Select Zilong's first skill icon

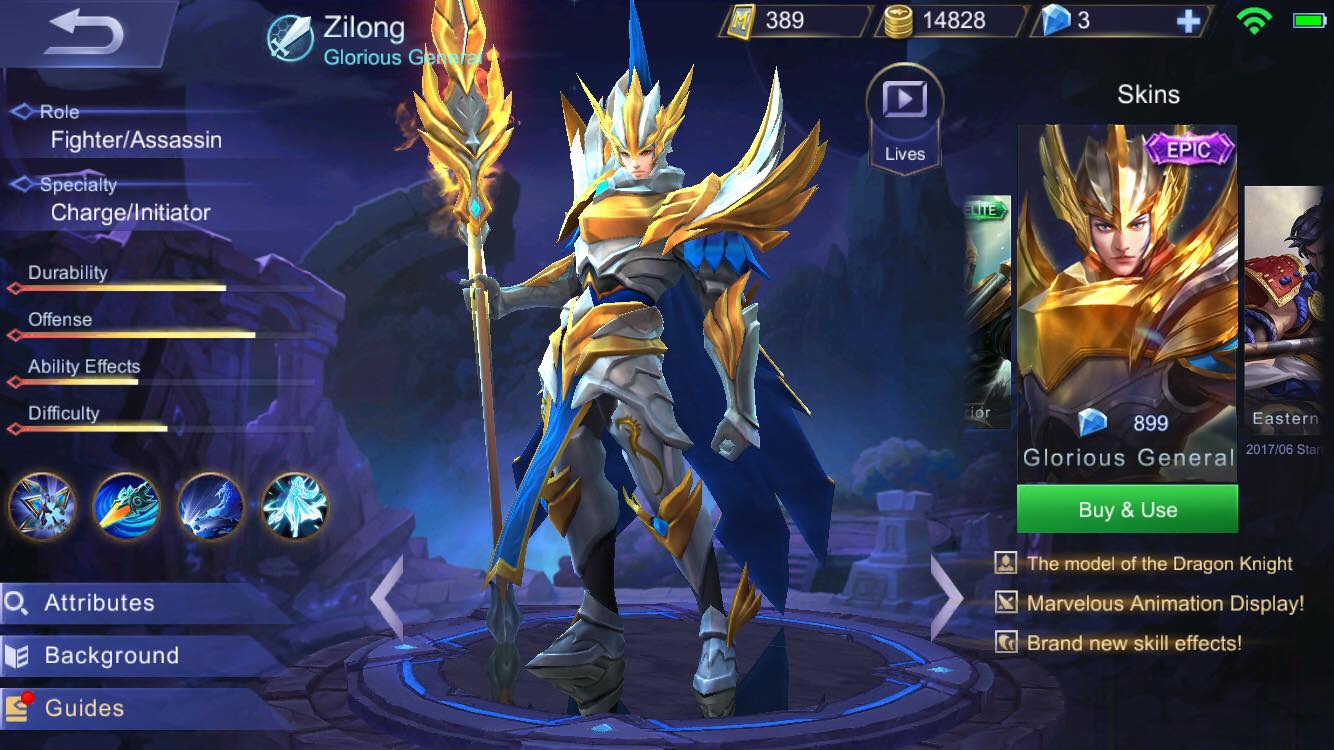(41, 507)
